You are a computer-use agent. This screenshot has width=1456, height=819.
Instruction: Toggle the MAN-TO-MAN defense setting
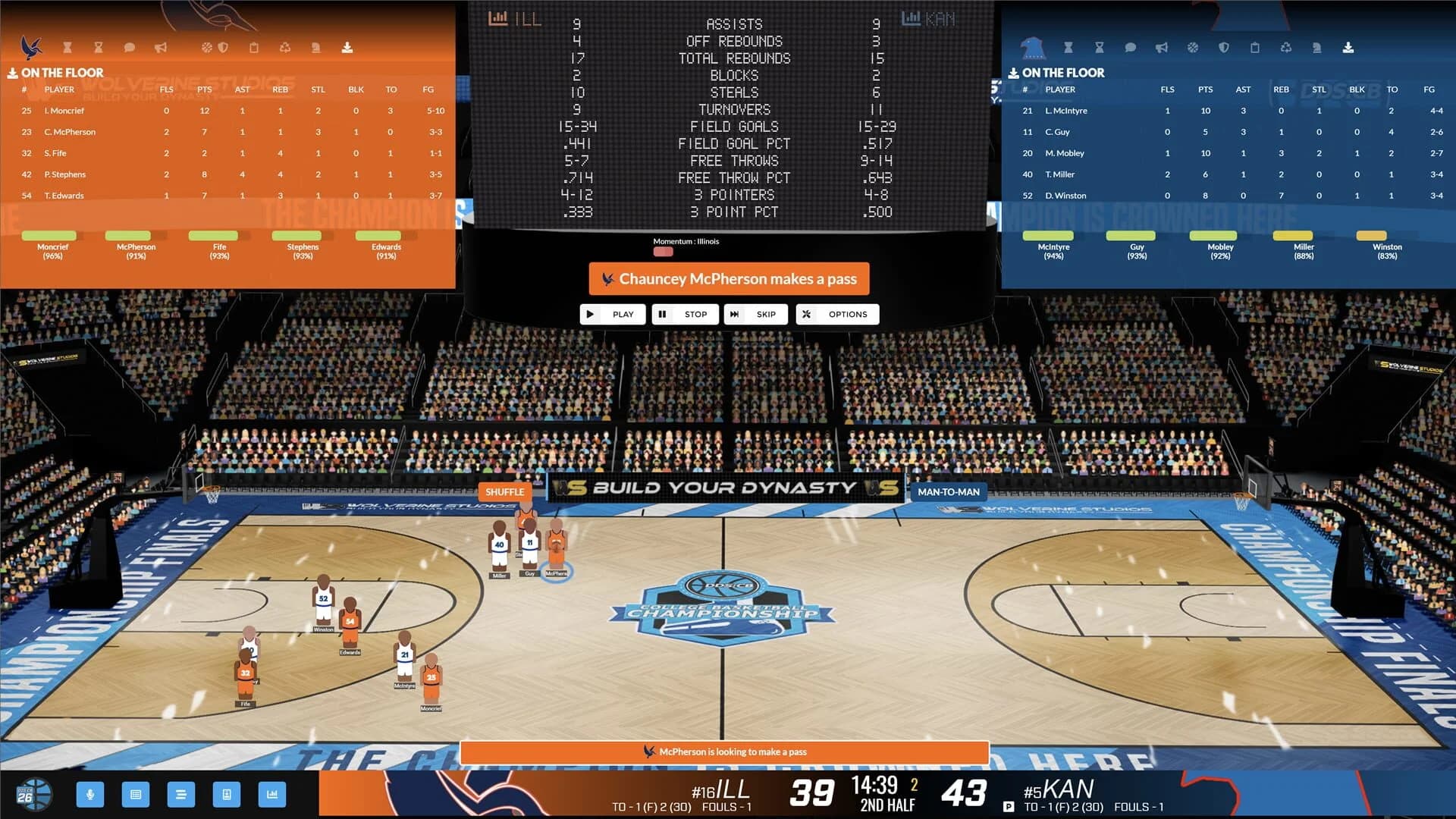click(949, 492)
